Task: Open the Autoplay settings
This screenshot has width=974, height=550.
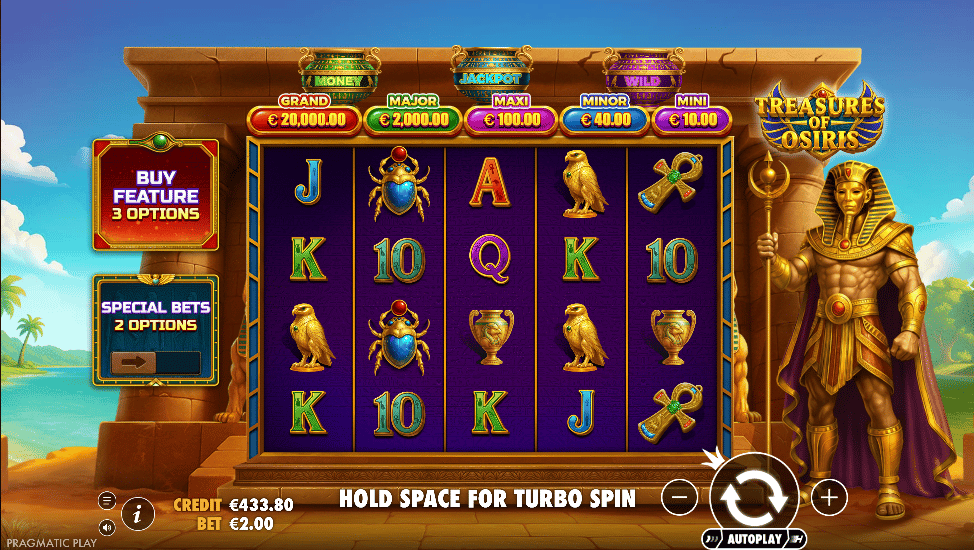Action: 754,539
